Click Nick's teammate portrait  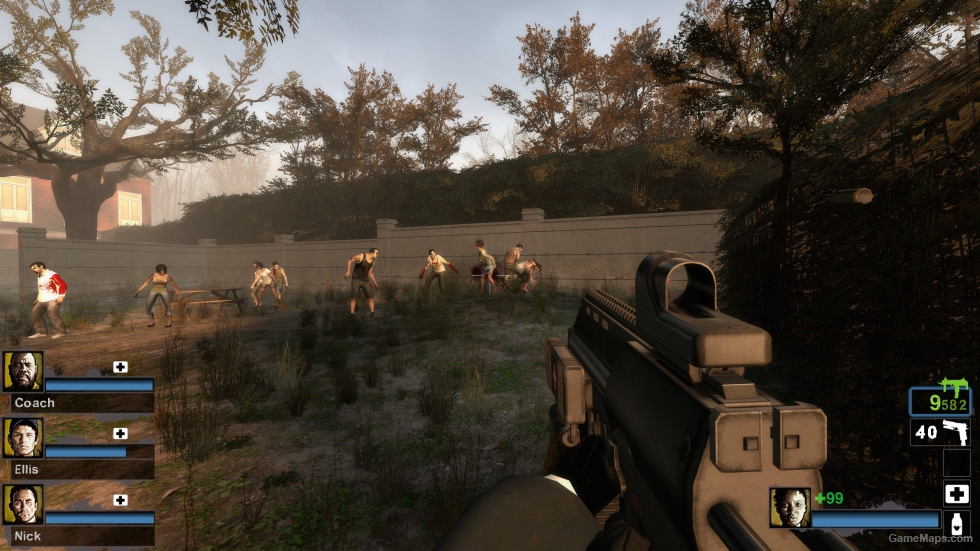[x=23, y=505]
